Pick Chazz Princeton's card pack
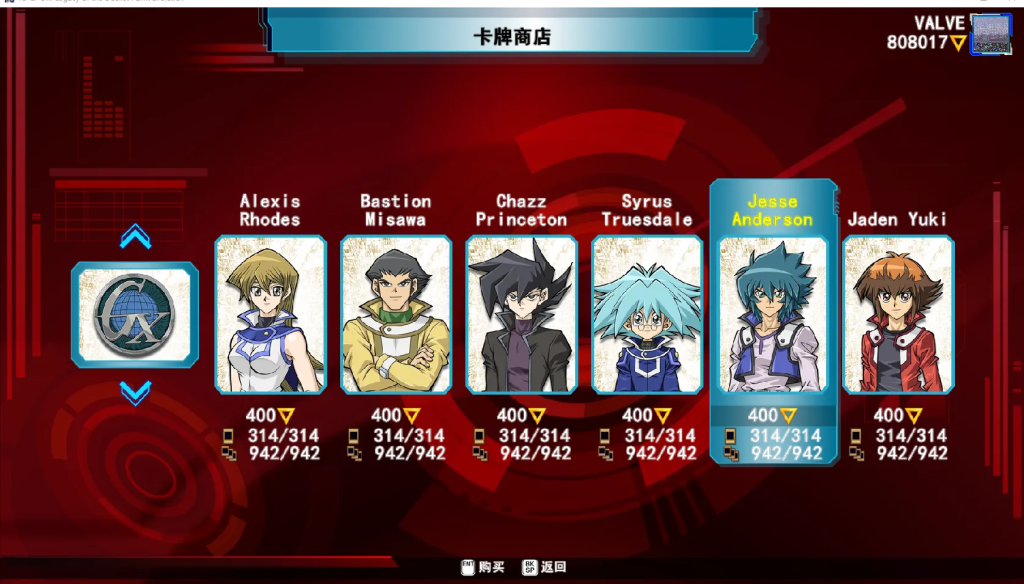Screen dimensions: 1024x584 pyautogui.click(x=521, y=315)
